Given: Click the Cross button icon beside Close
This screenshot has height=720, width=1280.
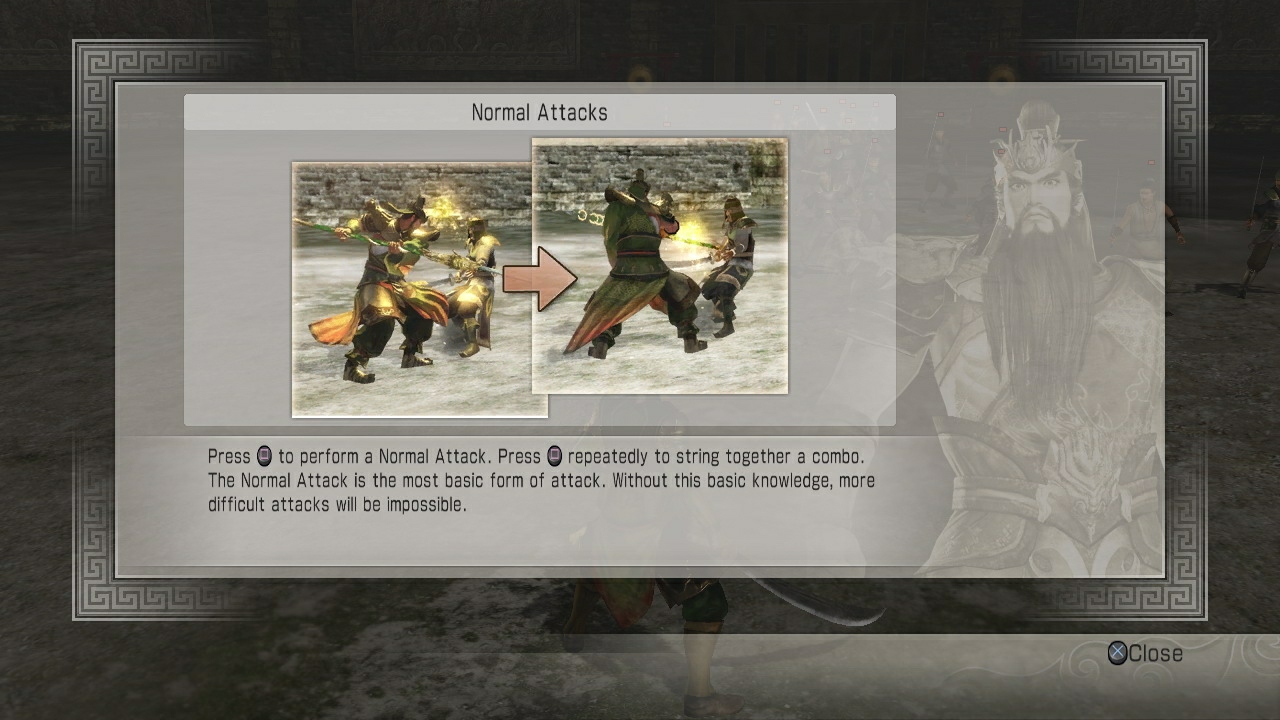Looking at the screenshot, I should tap(1118, 654).
